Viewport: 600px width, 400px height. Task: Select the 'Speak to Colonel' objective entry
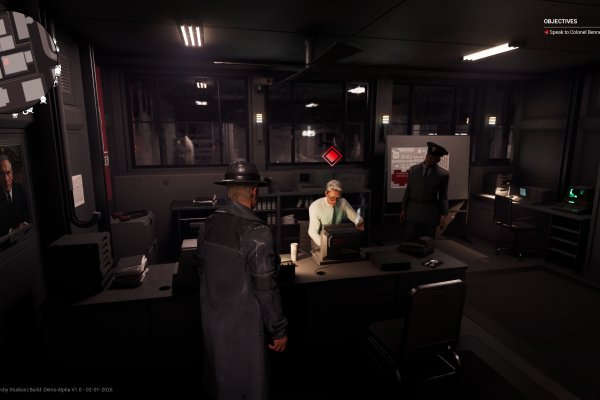572,32
